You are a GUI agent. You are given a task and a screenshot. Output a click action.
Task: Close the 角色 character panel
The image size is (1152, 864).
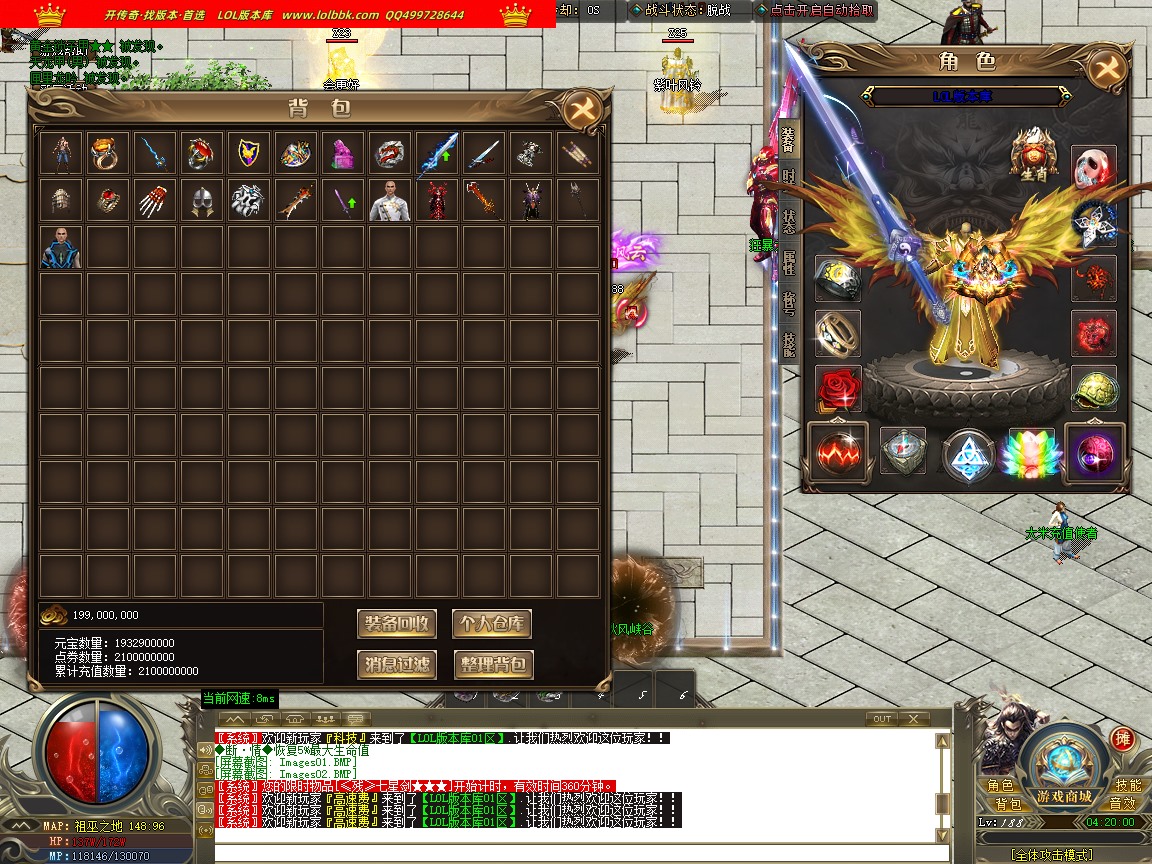[1106, 67]
